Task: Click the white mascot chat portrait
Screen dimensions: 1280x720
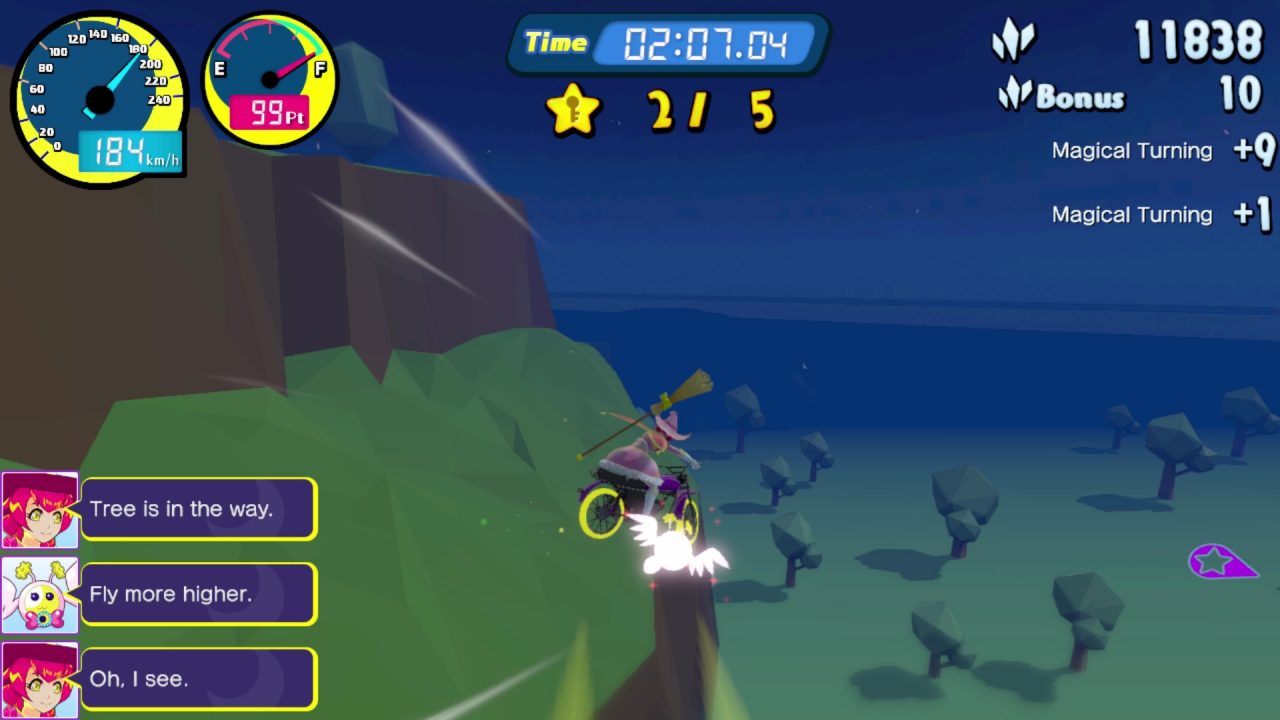Action: [x=40, y=595]
